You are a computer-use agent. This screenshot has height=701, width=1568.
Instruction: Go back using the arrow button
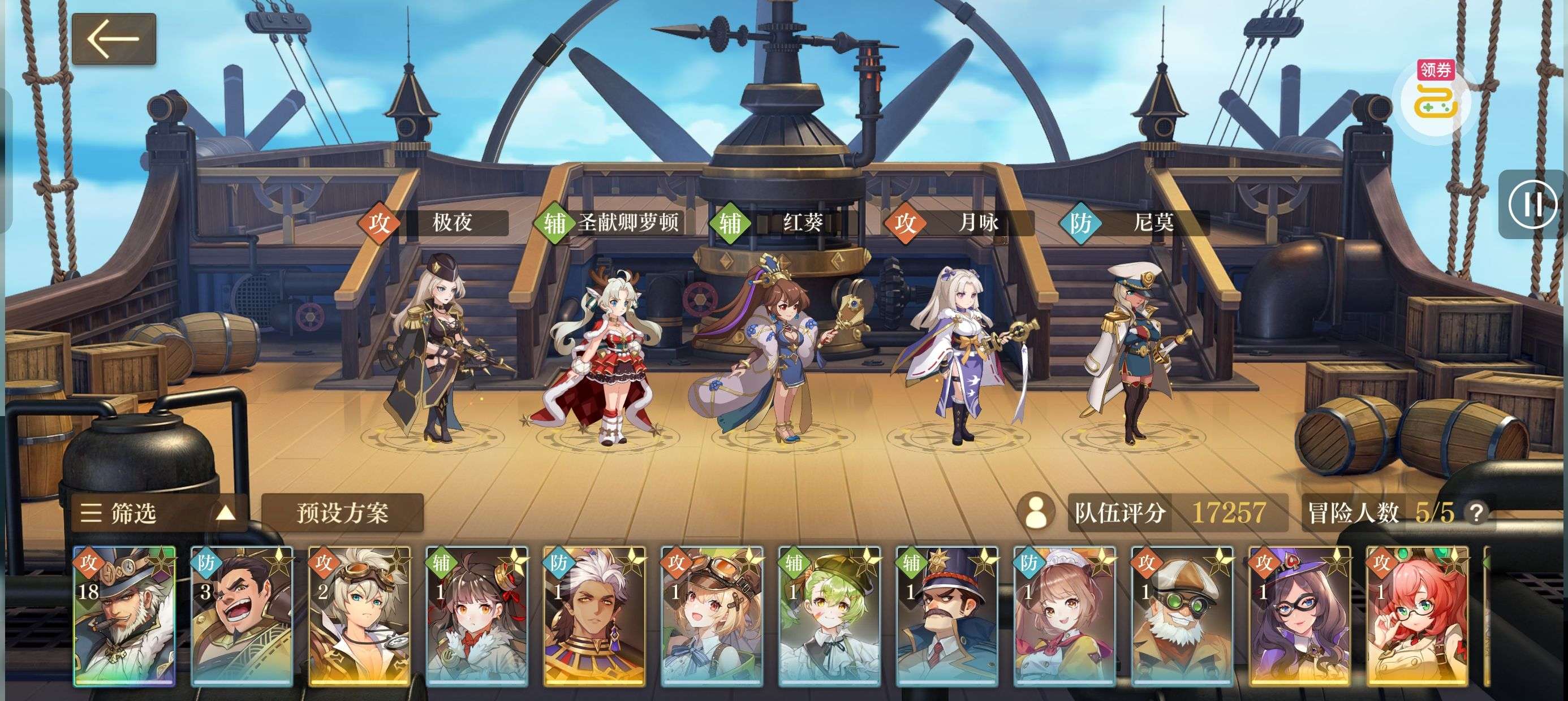tap(114, 39)
